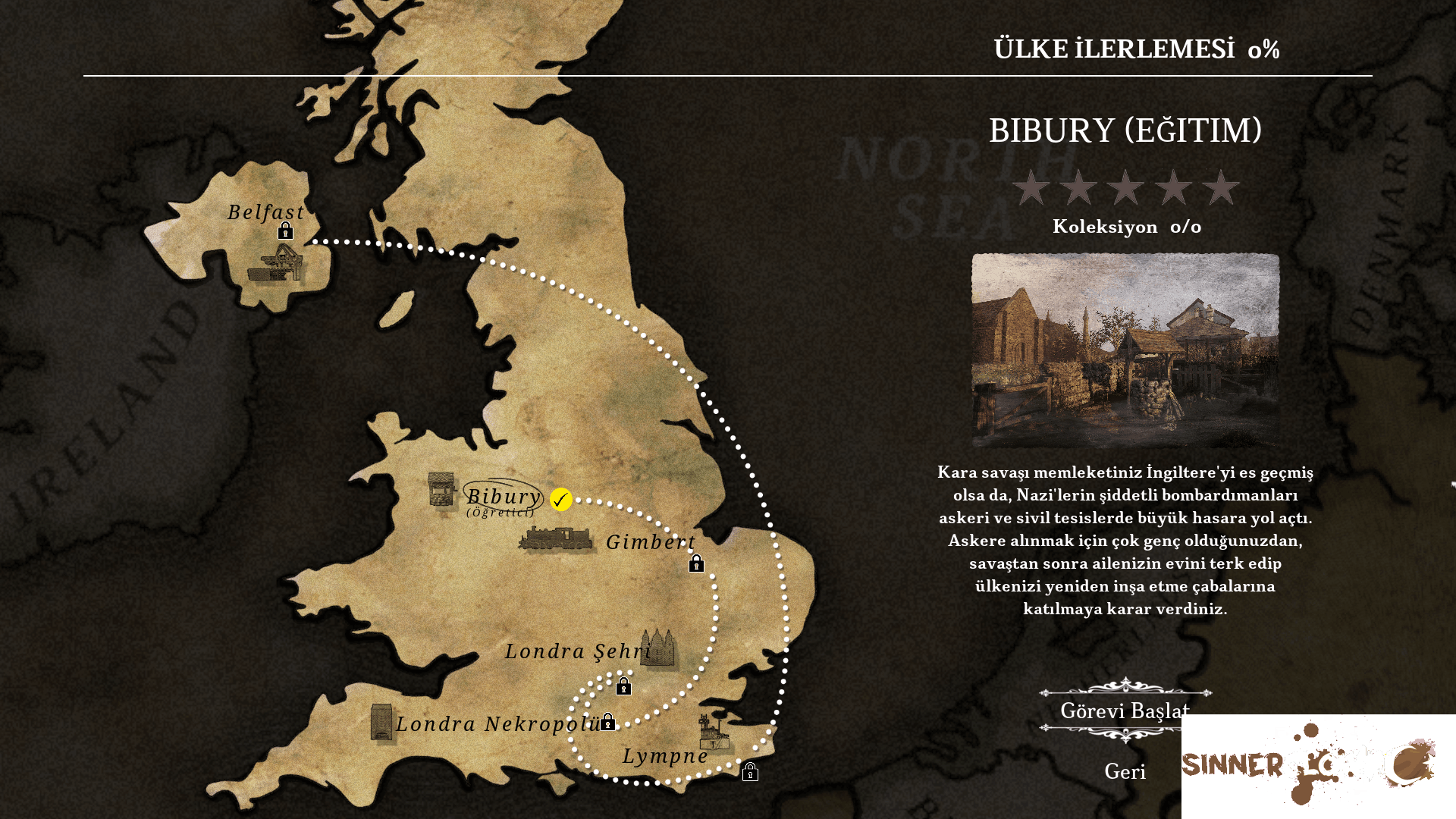Pick the Londra Şehri map location
Screen dimensions: 1456x819
click(x=578, y=651)
